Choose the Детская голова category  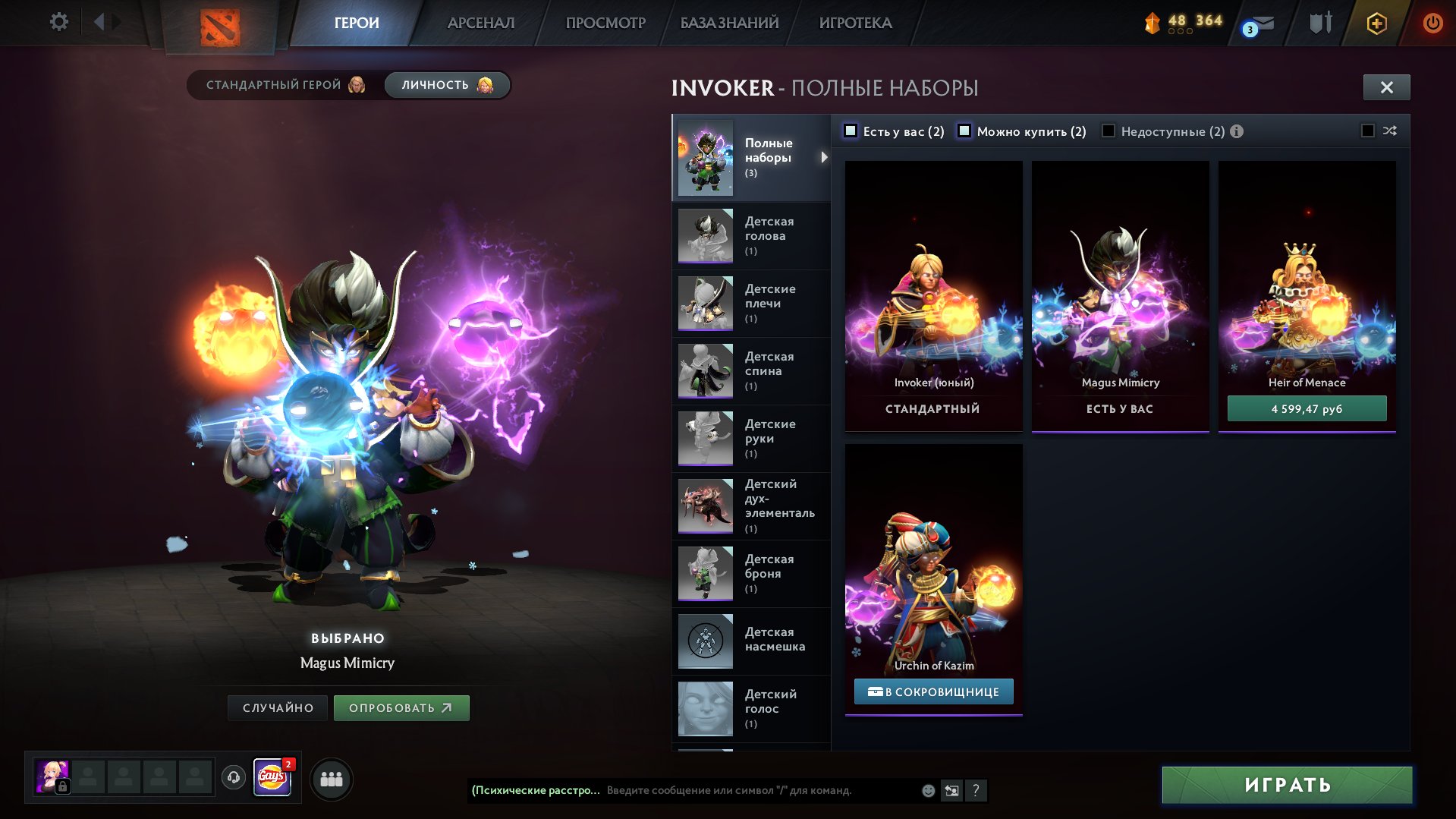point(751,236)
